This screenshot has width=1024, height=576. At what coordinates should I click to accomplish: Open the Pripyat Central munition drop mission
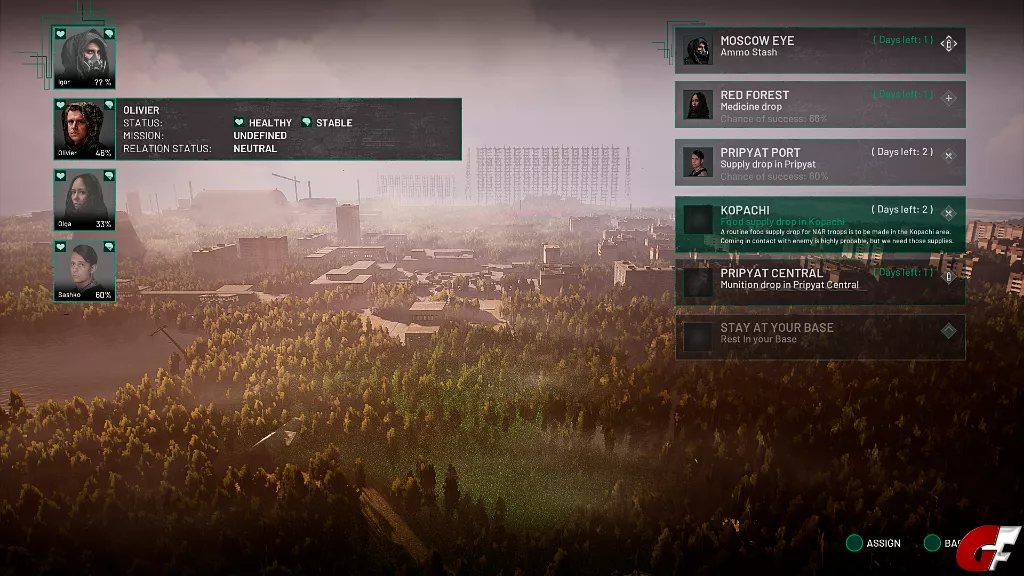point(819,280)
